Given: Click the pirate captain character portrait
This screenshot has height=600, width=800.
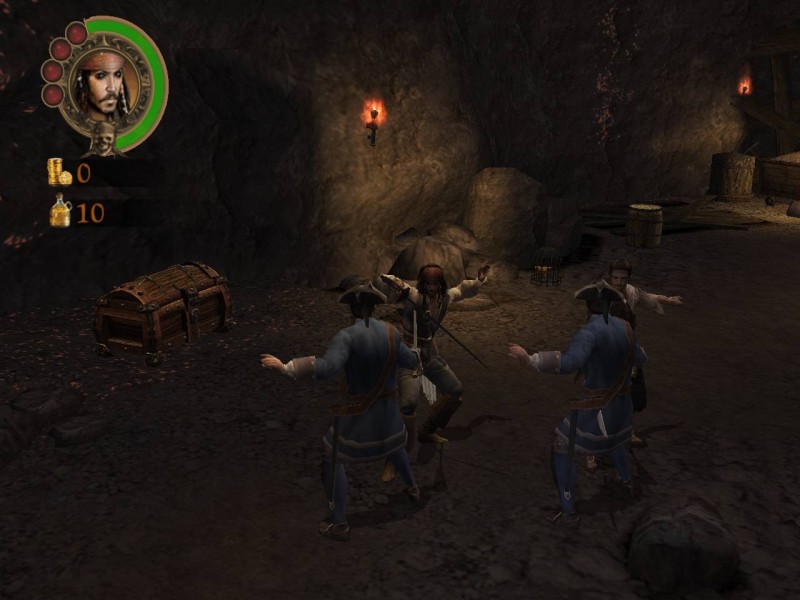Looking at the screenshot, I should coord(105,84).
